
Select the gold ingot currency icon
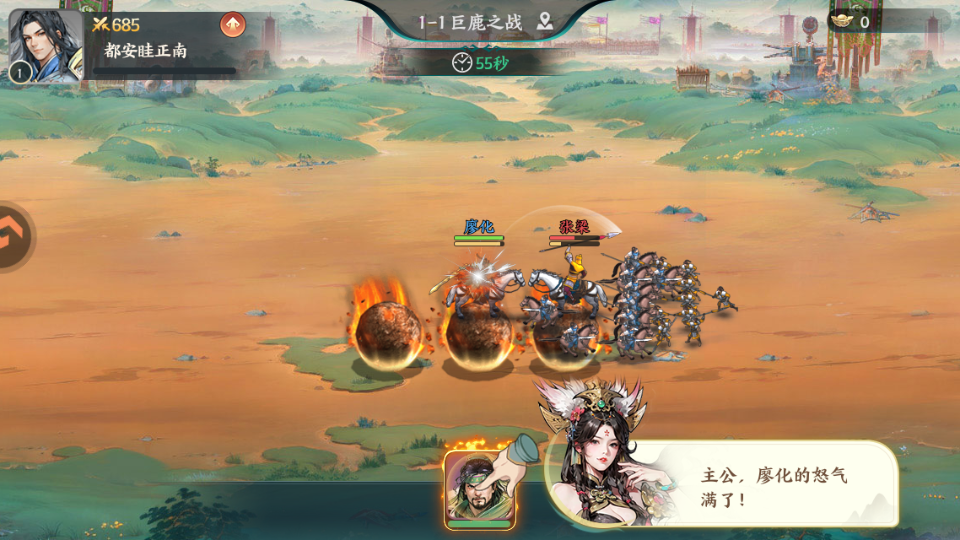(844, 21)
